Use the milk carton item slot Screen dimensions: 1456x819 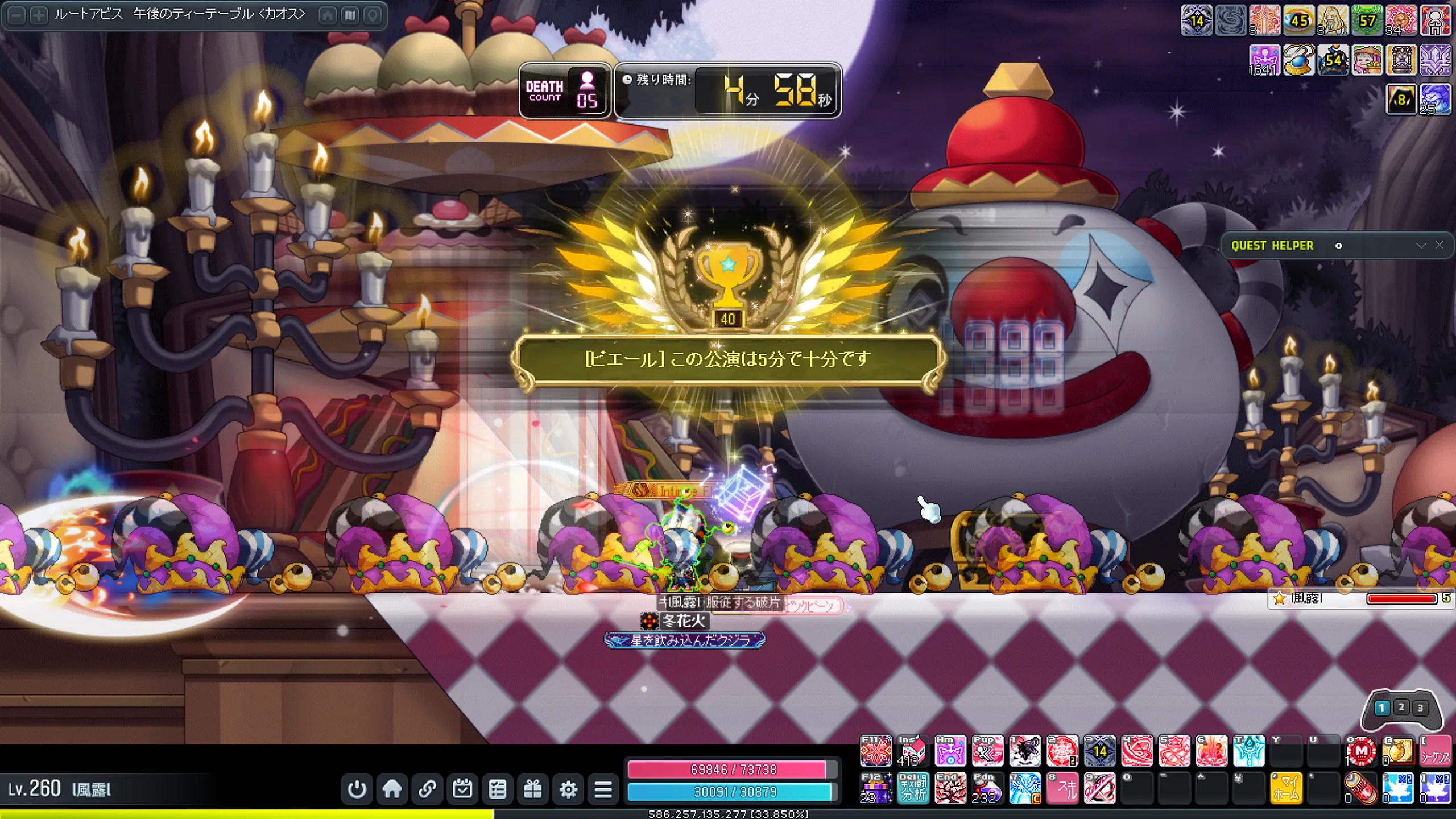click(912, 751)
